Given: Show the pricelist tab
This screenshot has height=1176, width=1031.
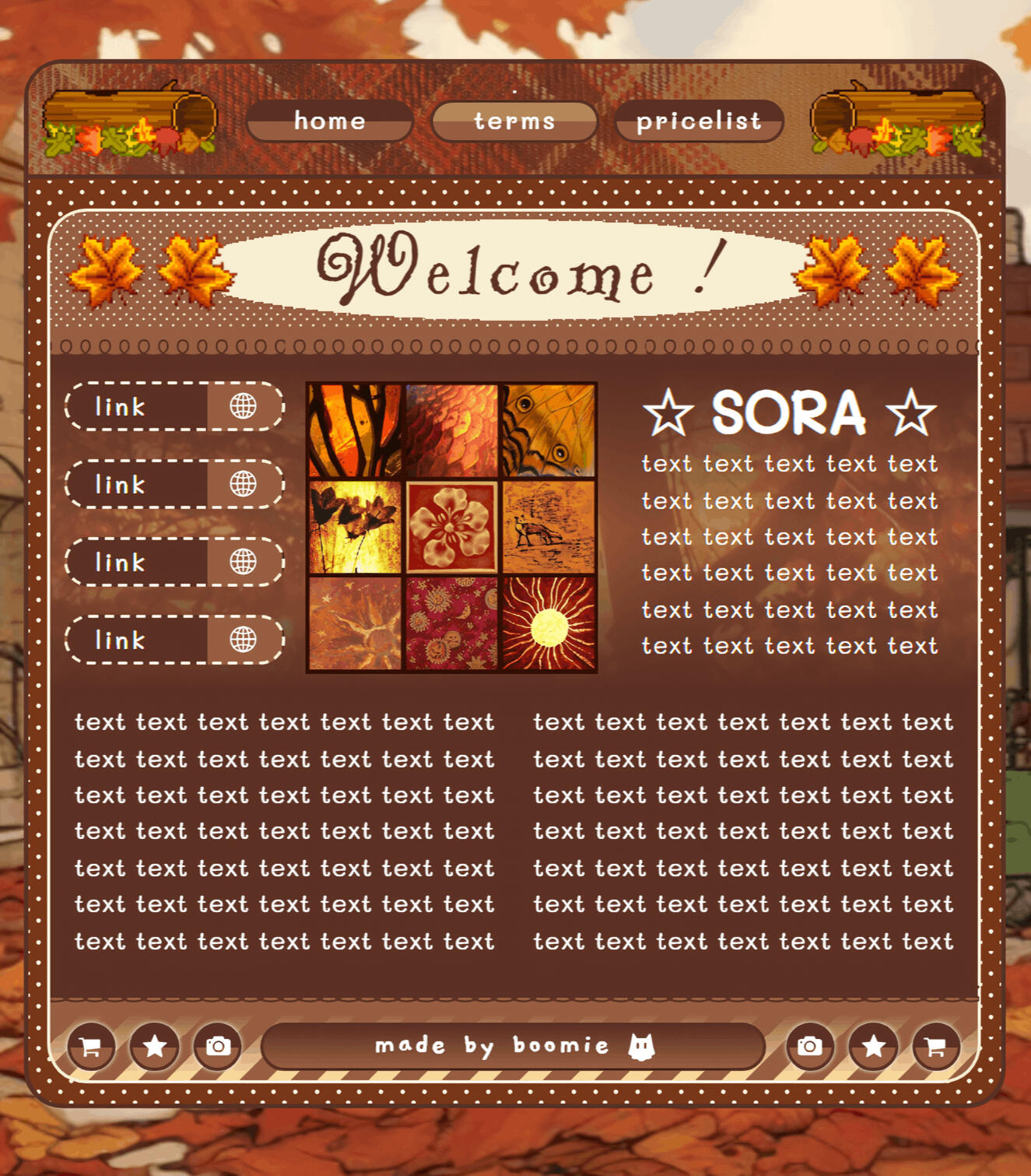Looking at the screenshot, I should click(x=698, y=121).
